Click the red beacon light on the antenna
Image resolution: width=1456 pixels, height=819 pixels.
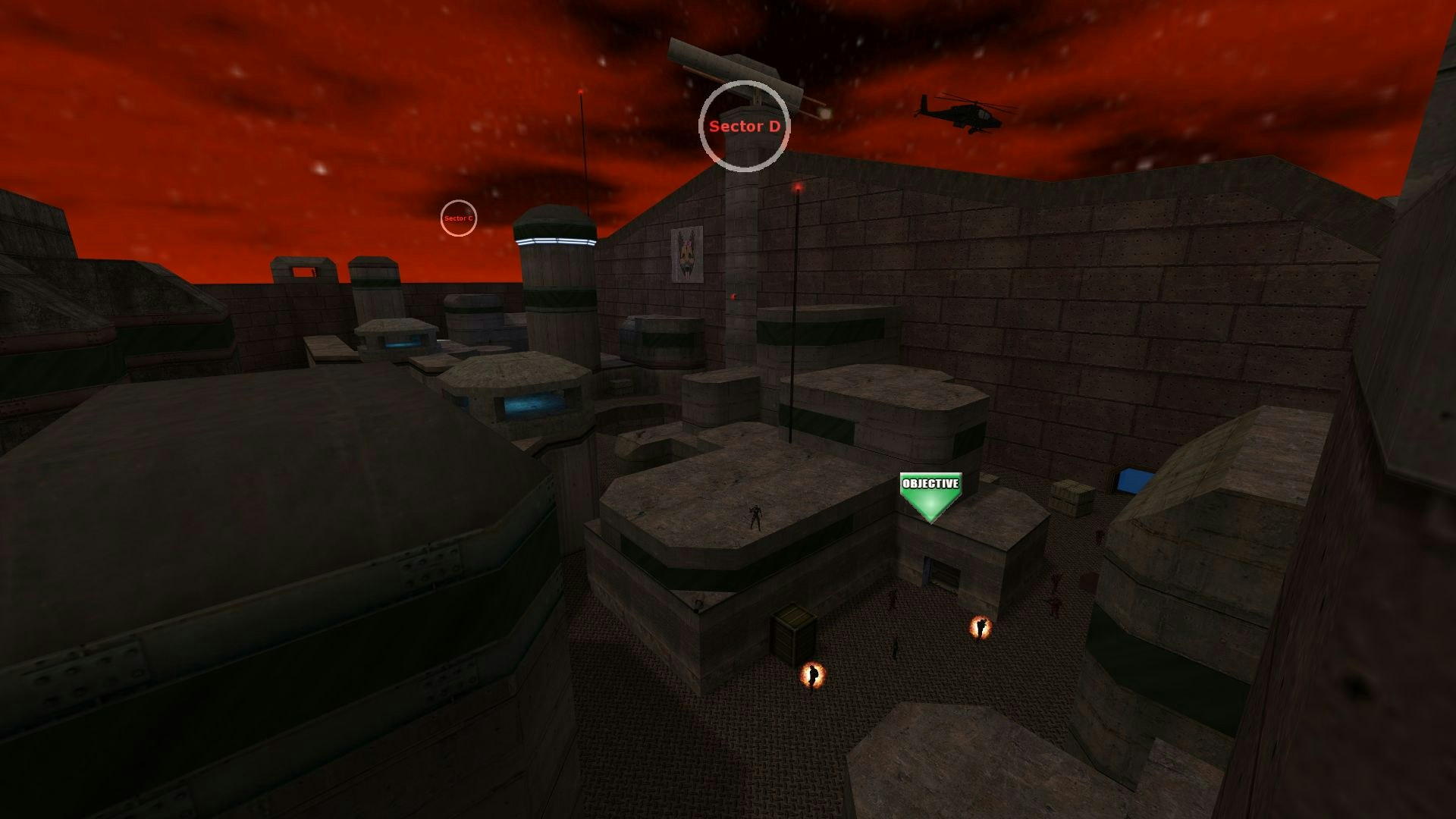coord(796,187)
